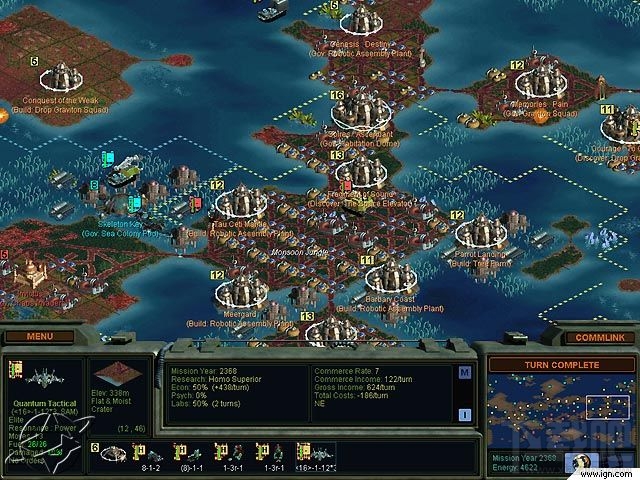This screenshot has width=640, height=480.
Task: Click the blue M button
Action: 465,373
